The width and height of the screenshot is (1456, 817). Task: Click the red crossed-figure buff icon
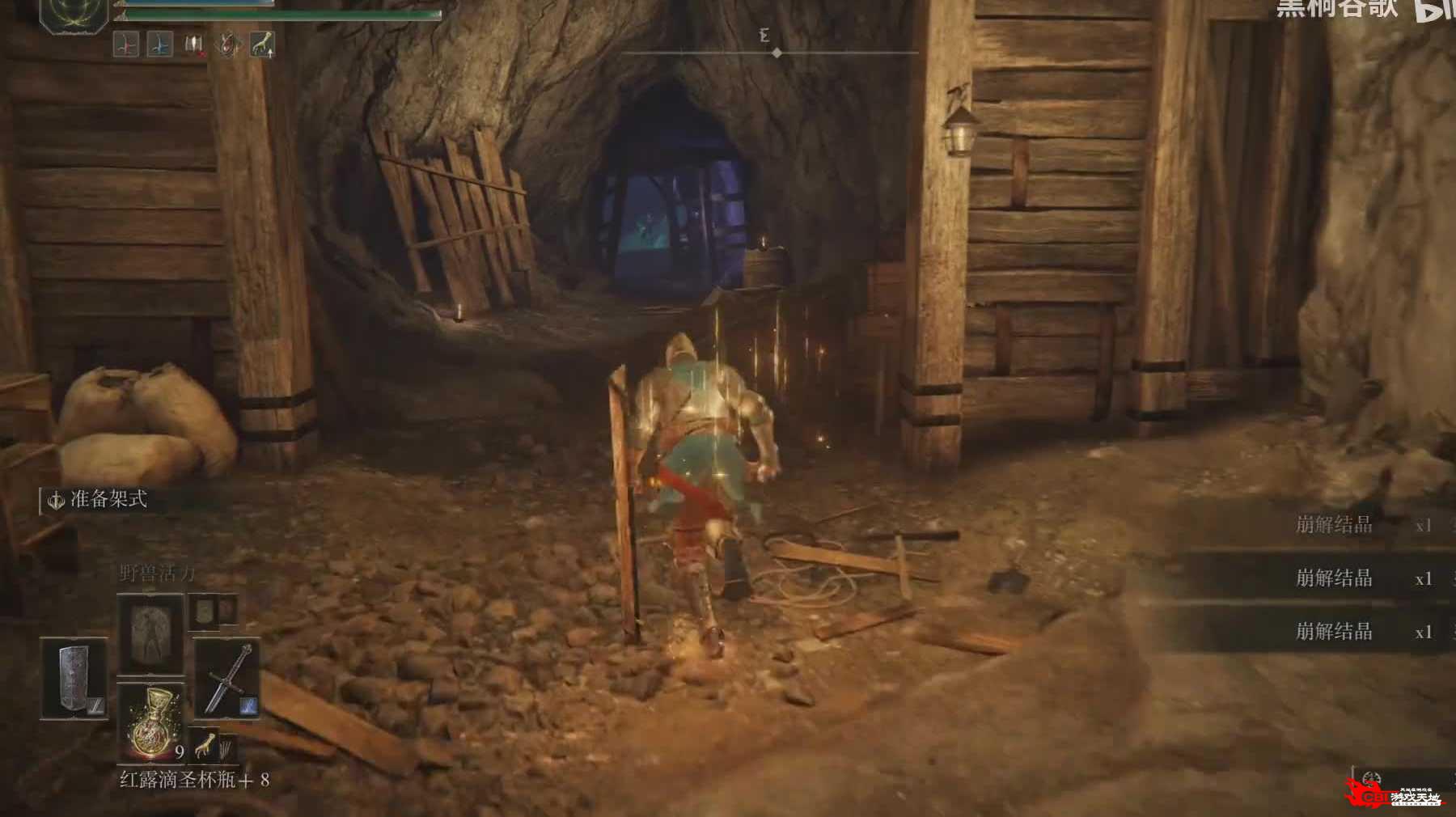(125, 44)
